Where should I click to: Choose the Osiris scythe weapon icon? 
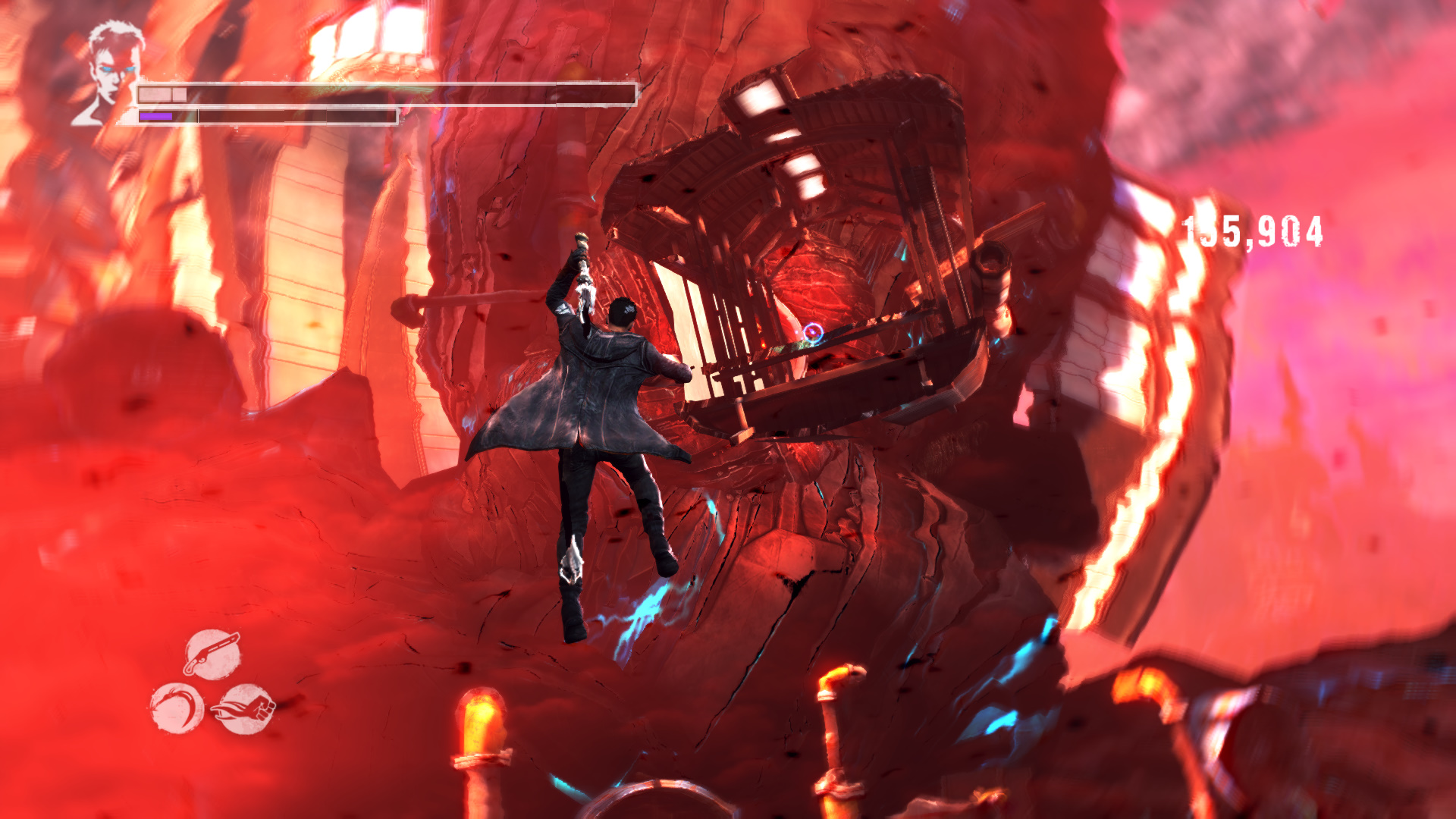click(177, 708)
